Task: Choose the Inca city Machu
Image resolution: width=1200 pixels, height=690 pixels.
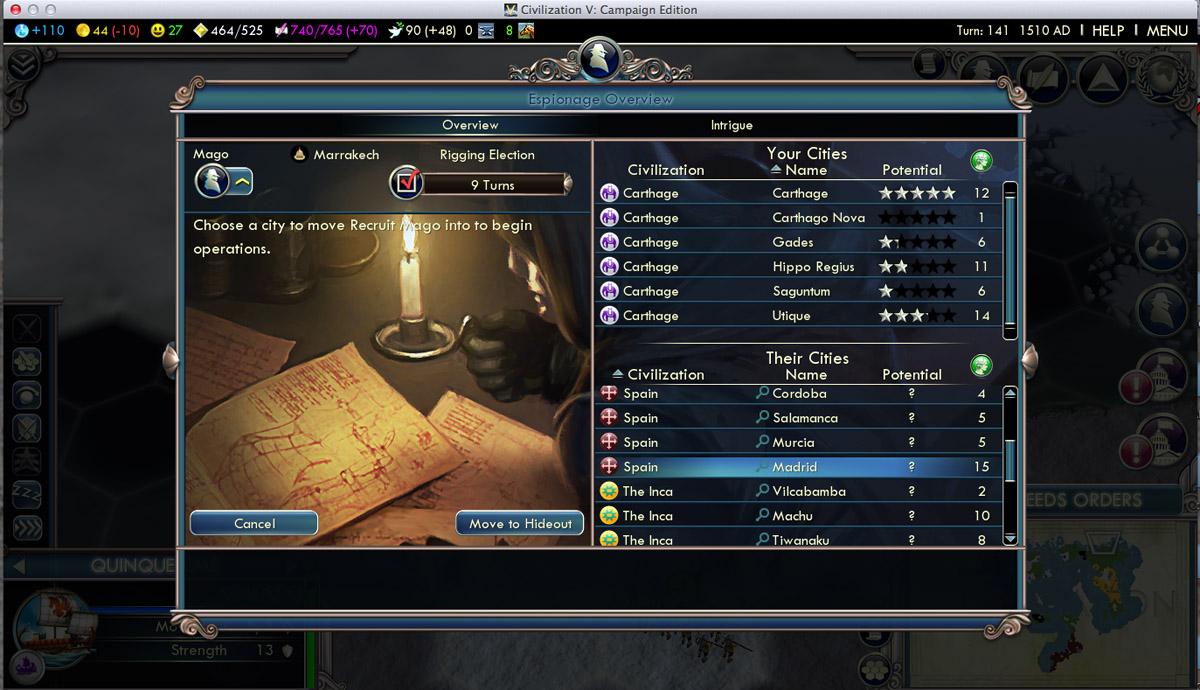Action: coord(792,516)
